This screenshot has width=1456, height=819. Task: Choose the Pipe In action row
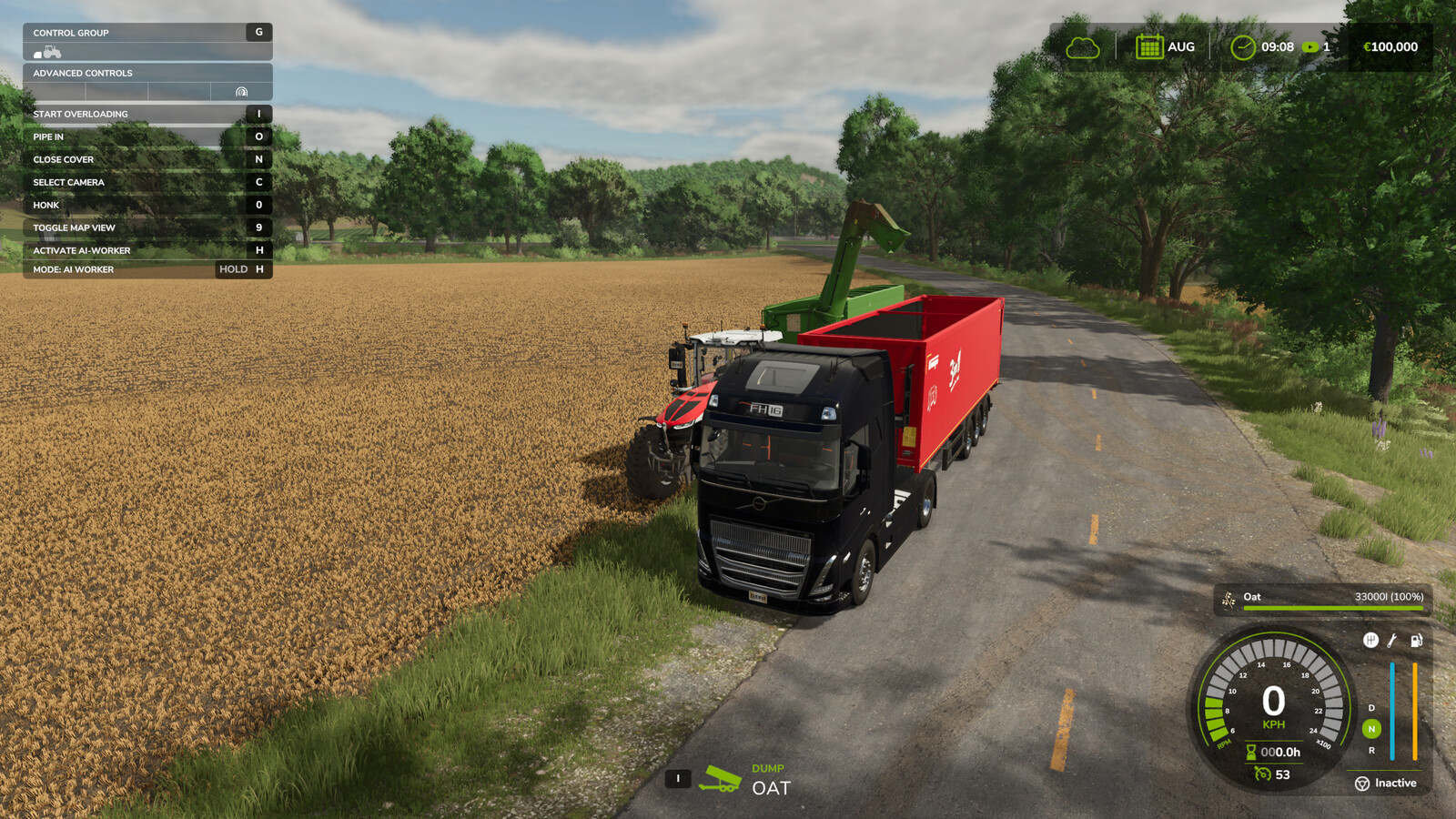tap(146, 136)
